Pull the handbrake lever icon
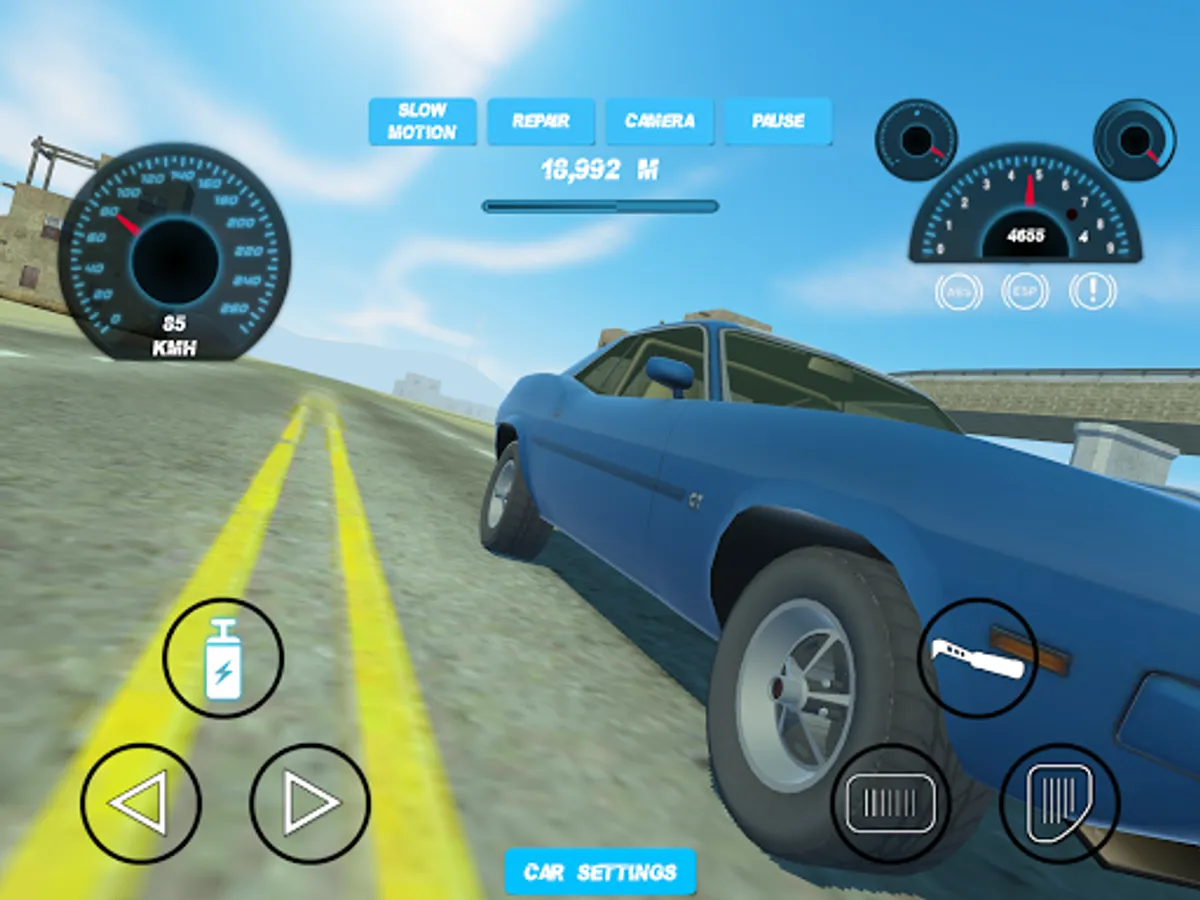The width and height of the screenshot is (1200, 900). coord(978,658)
